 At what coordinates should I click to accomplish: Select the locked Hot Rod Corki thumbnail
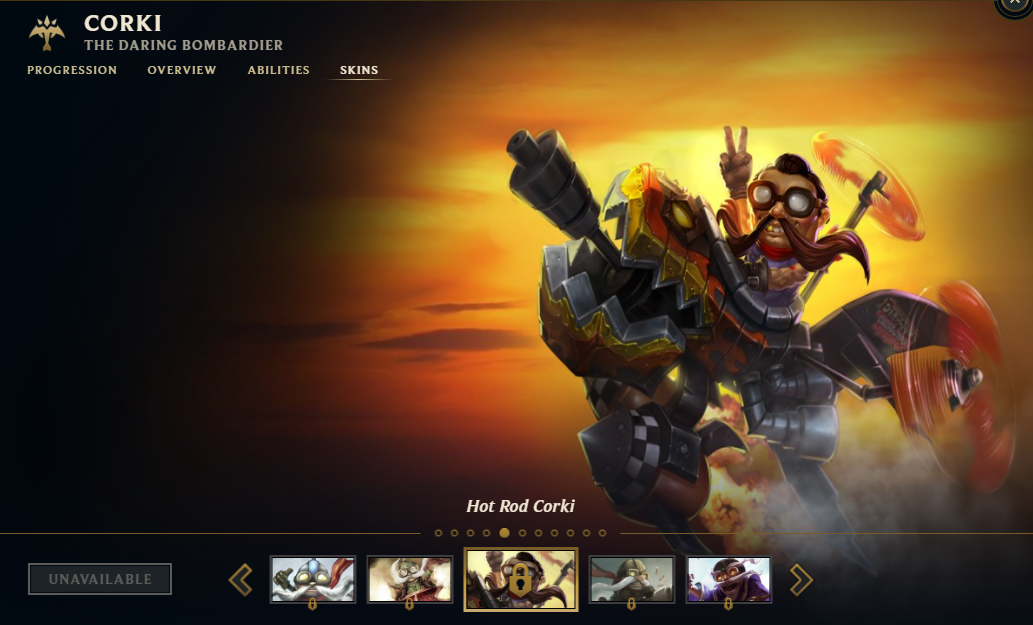coord(521,579)
